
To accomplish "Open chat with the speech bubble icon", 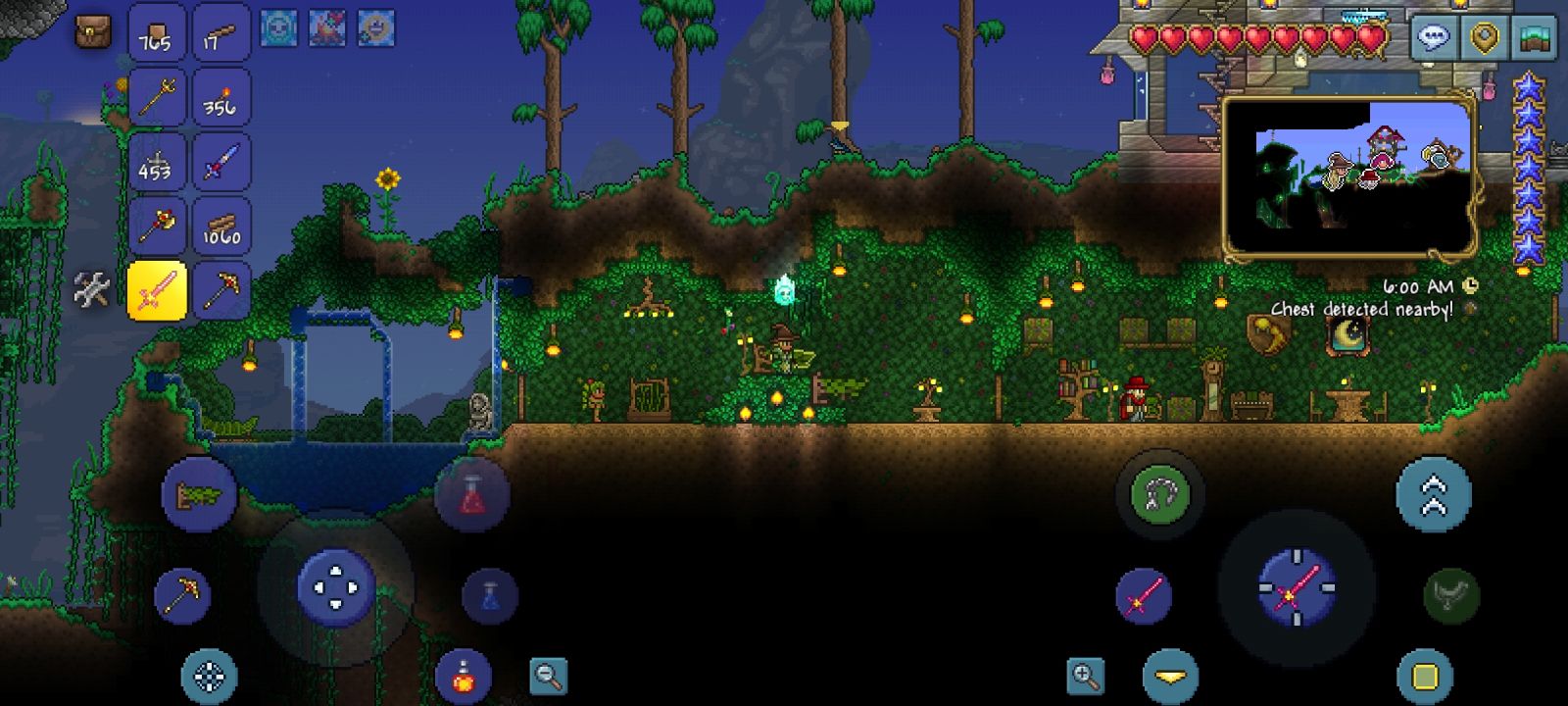I will click(1435, 38).
